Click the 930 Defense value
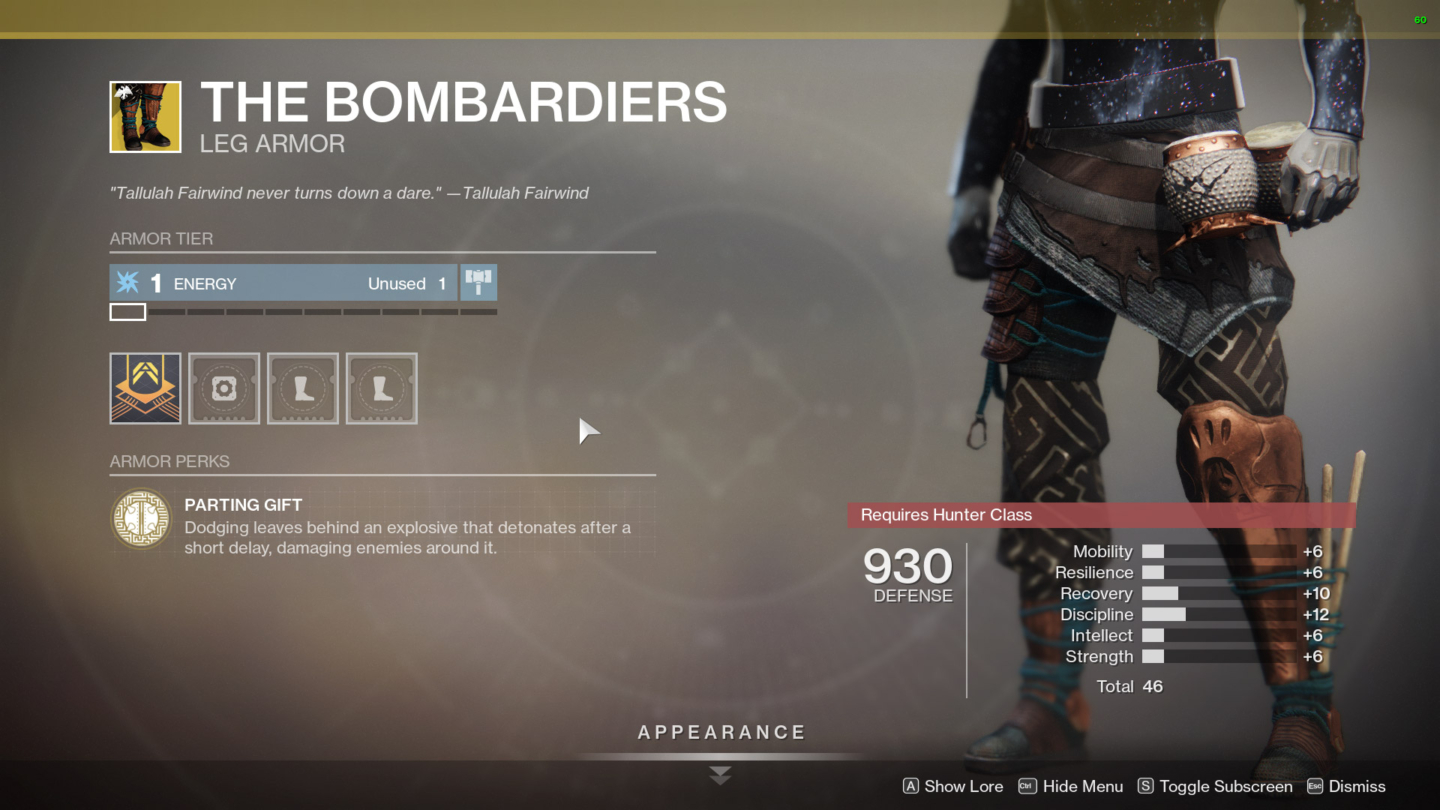 pos(908,568)
